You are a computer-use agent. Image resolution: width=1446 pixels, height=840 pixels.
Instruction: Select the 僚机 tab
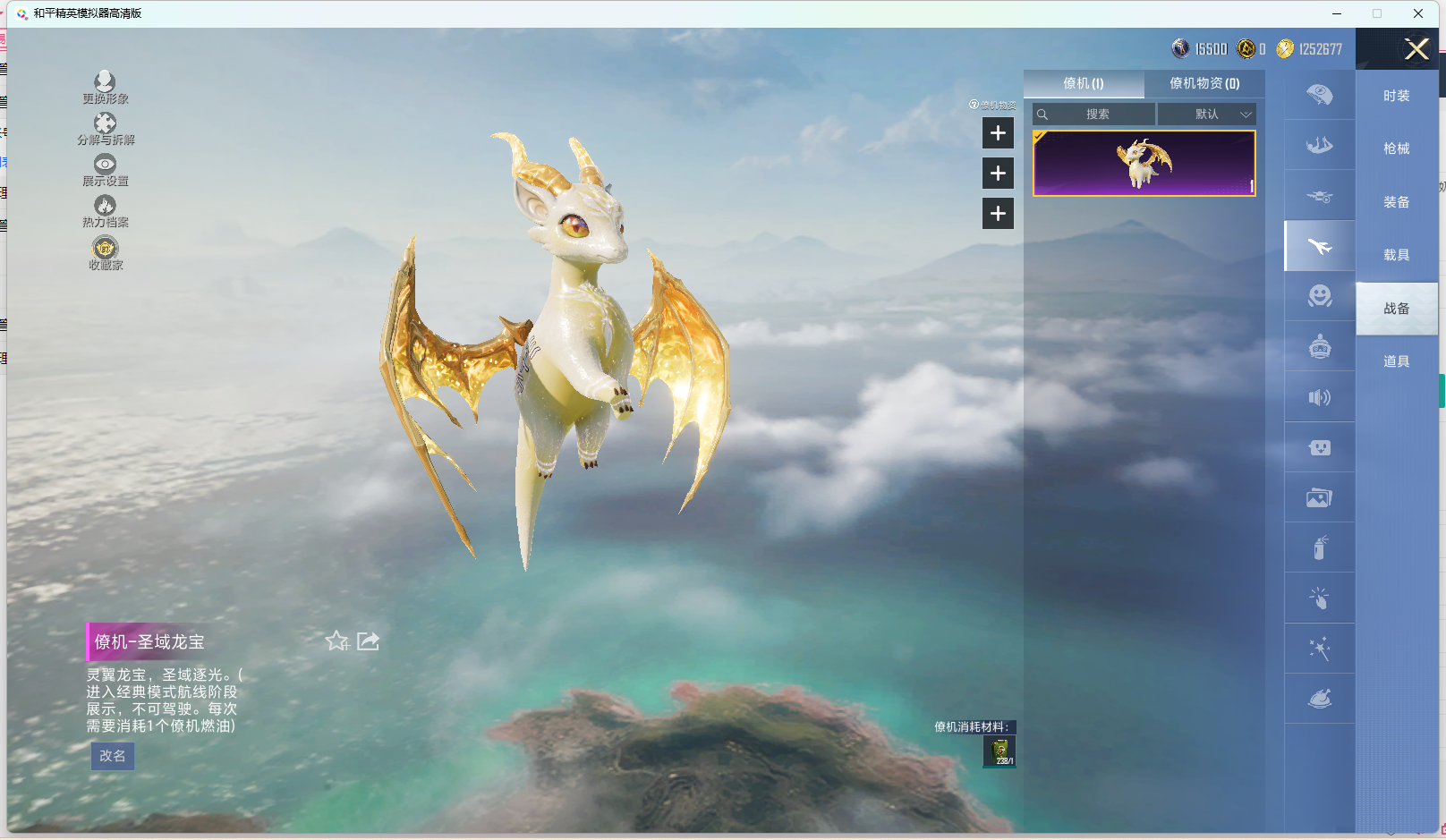point(1084,83)
